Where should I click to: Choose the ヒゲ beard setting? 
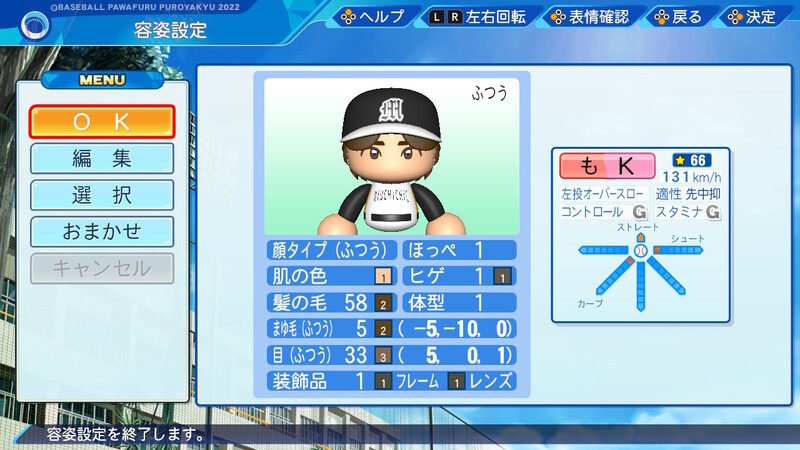[459, 276]
